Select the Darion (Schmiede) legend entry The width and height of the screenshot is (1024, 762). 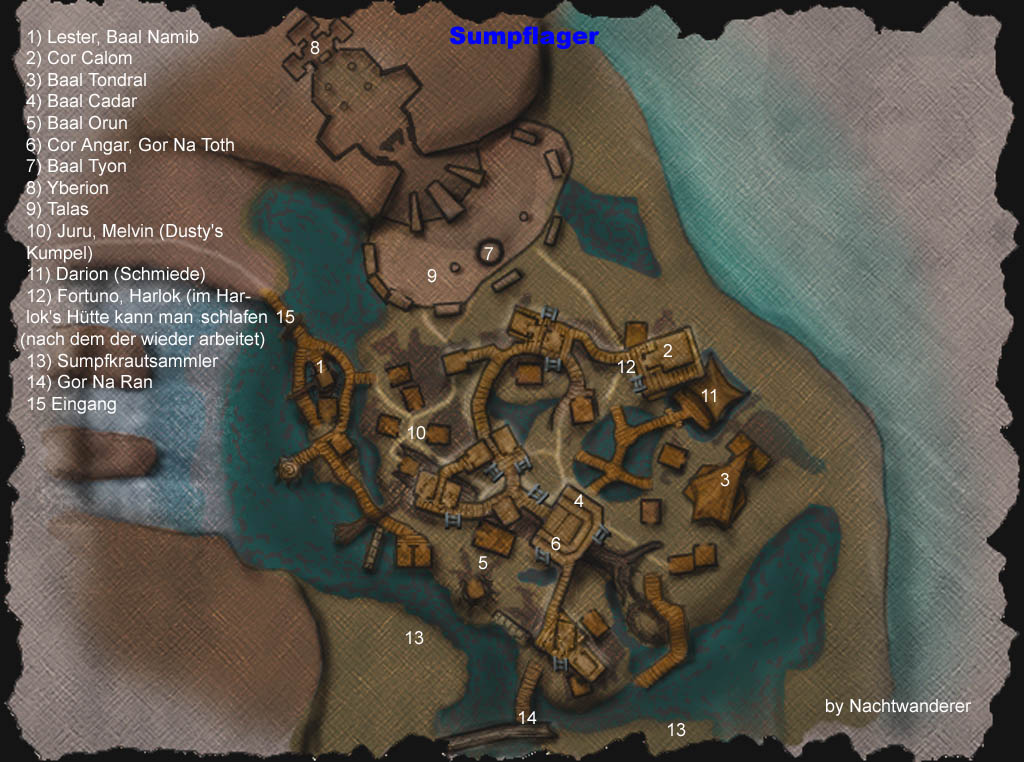click(116, 274)
